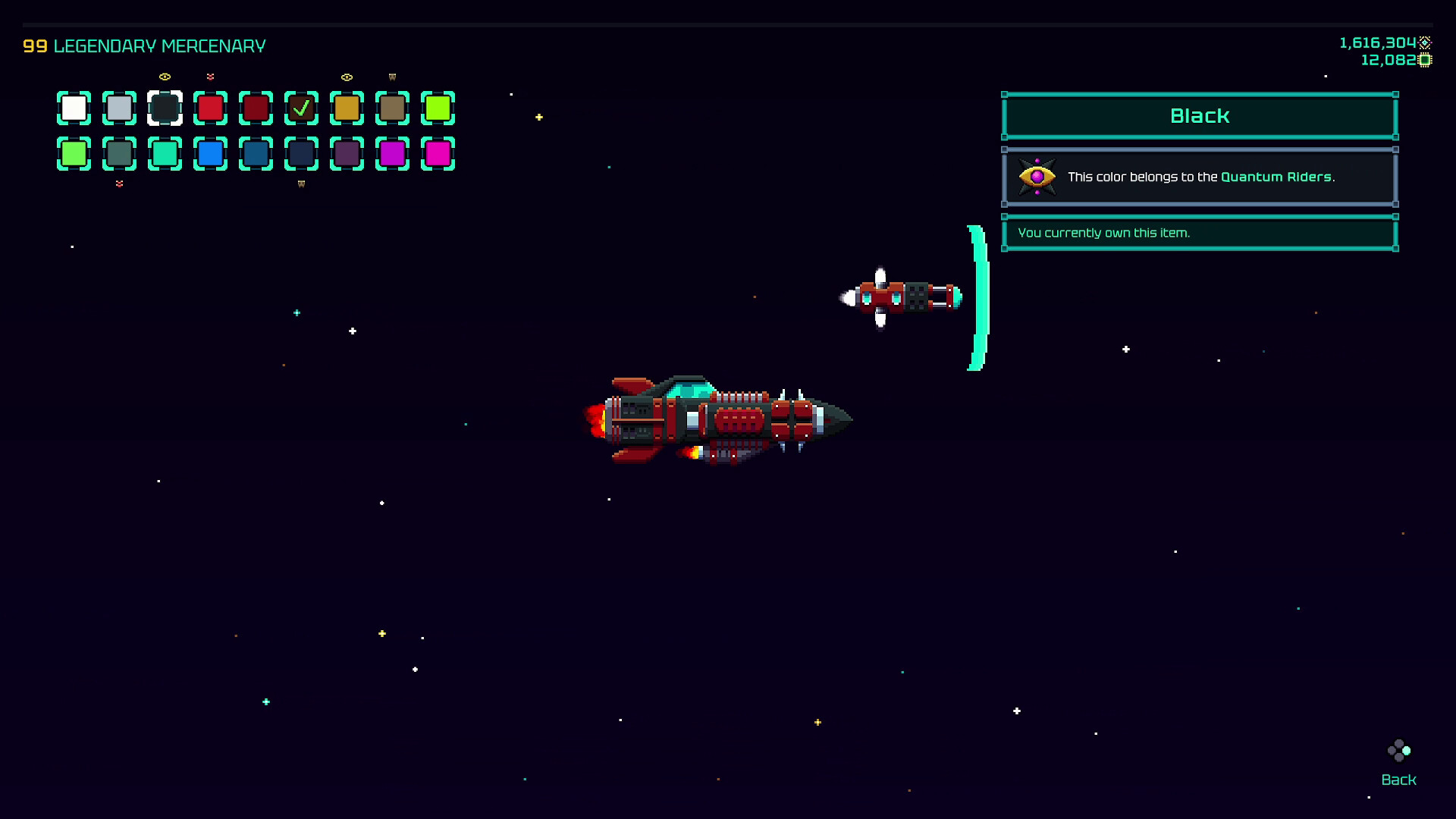Toggle ownership banner stating you own this item

click(x=1198, y=233)
